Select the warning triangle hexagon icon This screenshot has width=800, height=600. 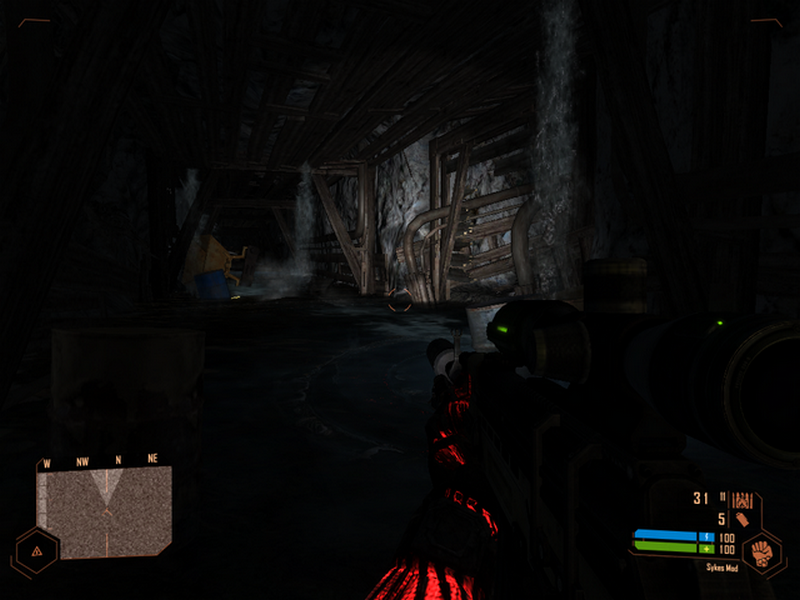coord(36,551)
